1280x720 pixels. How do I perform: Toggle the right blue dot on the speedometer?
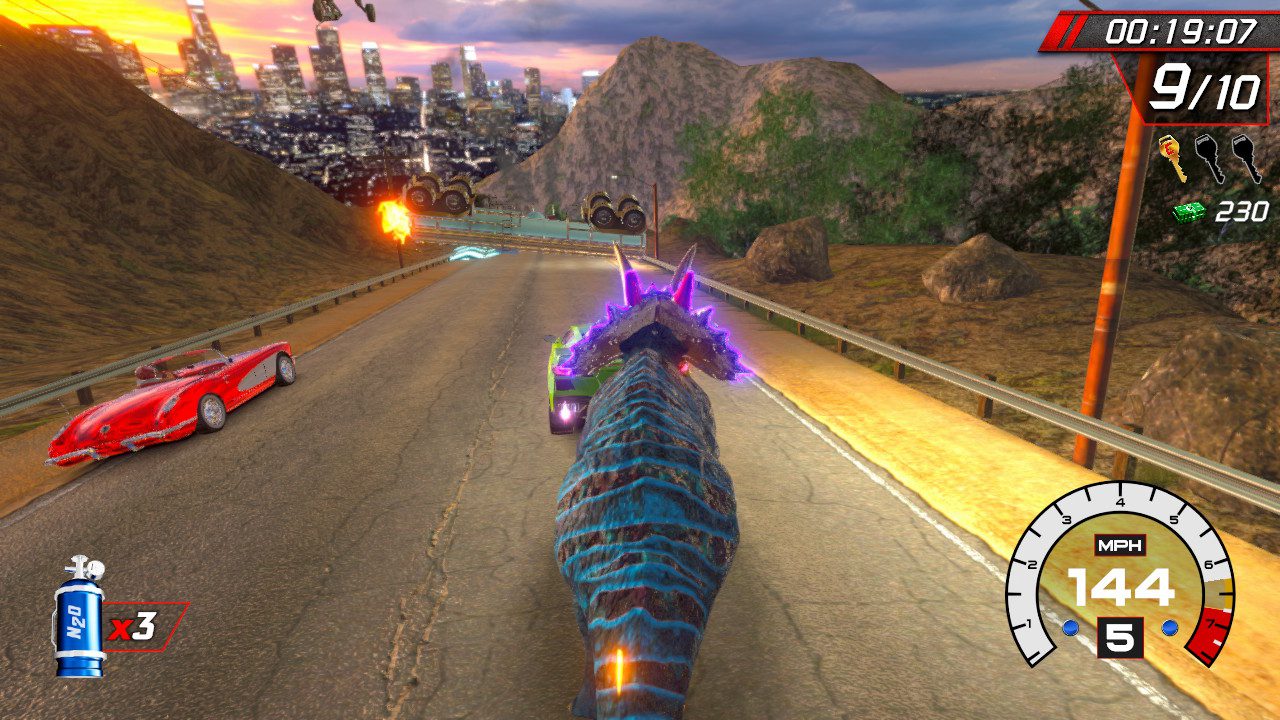click(x=1169, y=628)
